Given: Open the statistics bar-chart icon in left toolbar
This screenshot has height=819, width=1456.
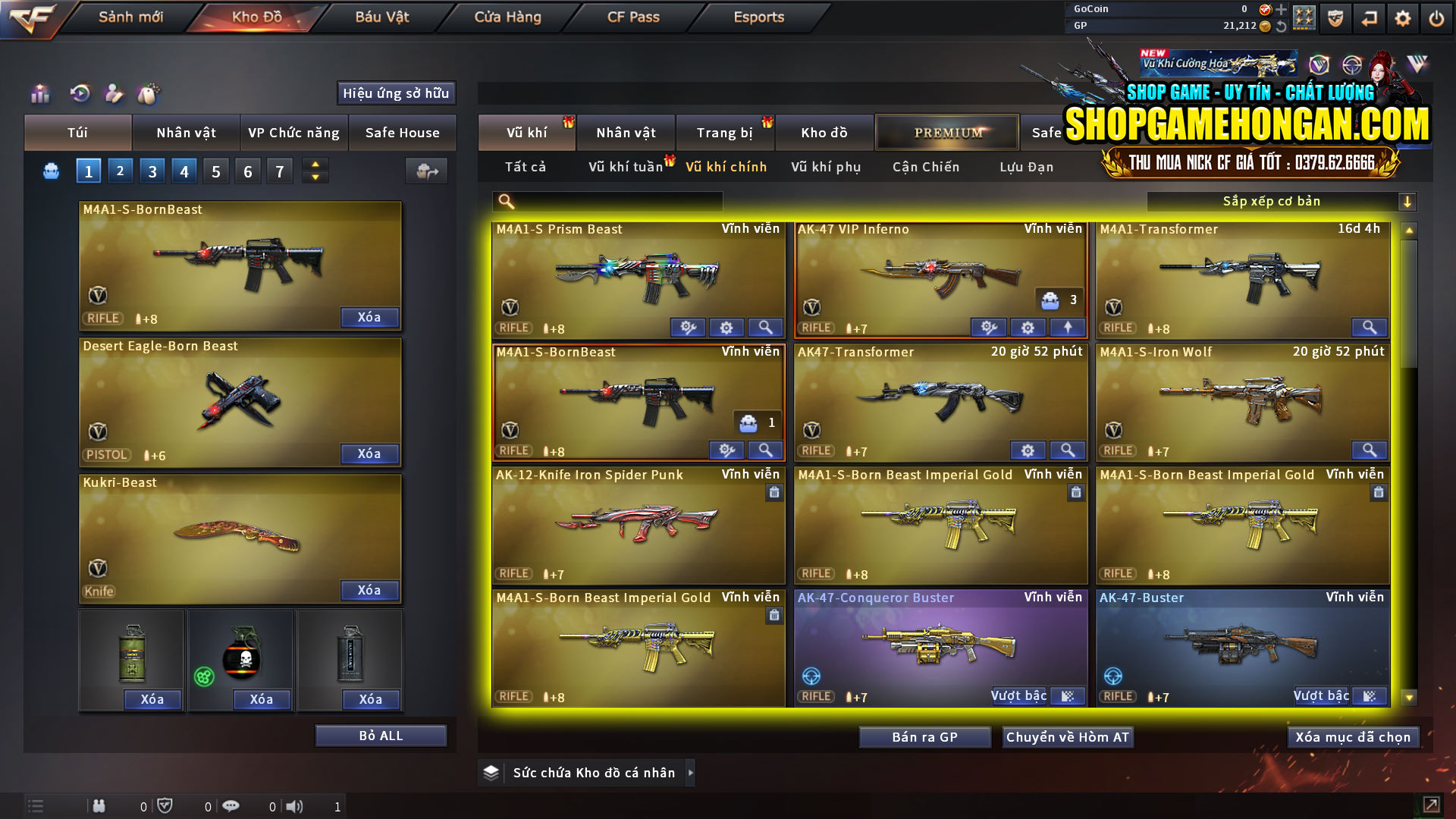Looking at the screenshot, I should [39, 94].
